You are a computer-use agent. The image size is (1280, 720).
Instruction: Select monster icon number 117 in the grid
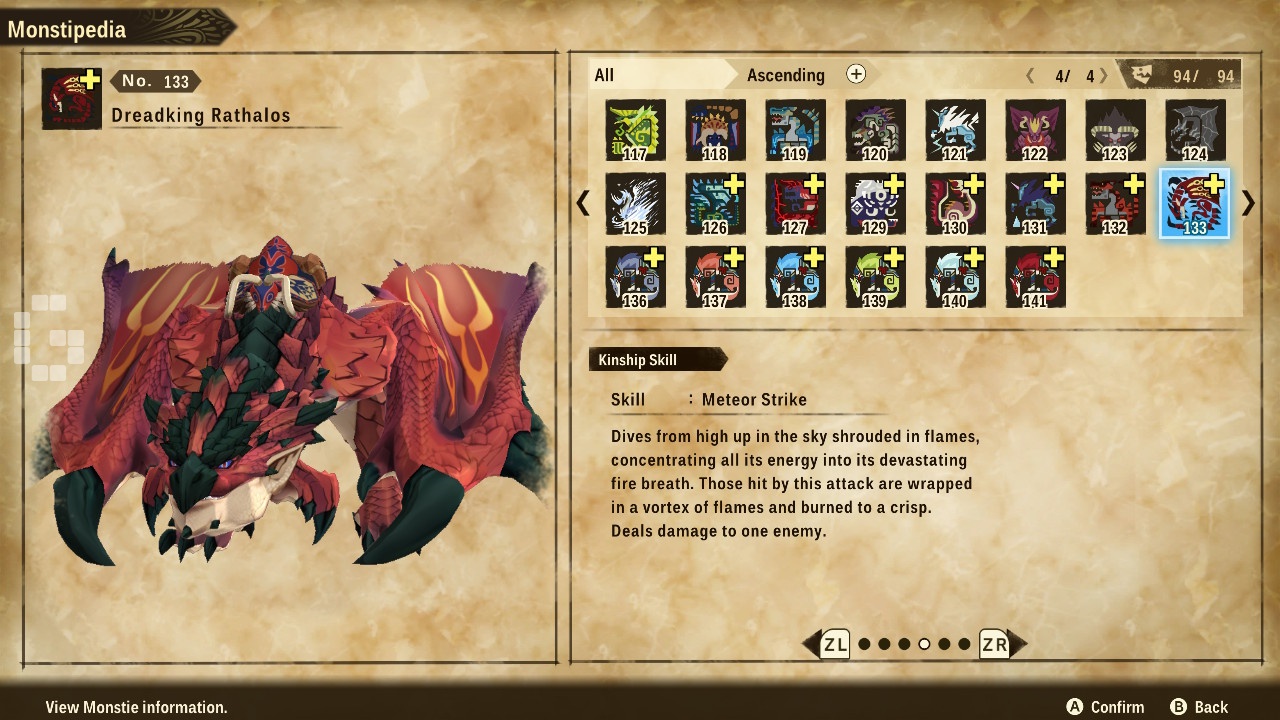(x=635, y=130)
